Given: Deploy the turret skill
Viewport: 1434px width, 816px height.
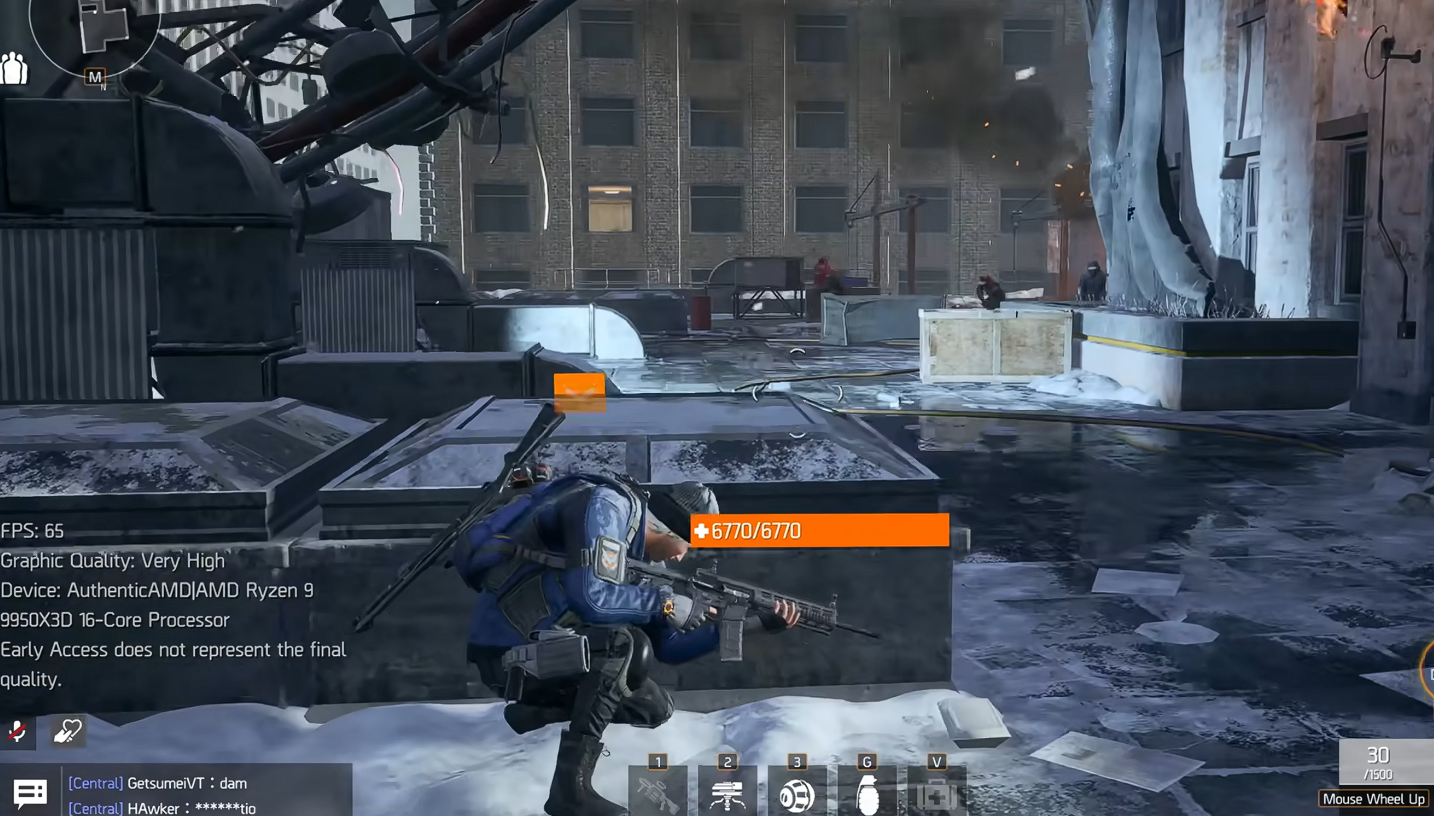Looking at the screenshot, I should pos(727,794).
